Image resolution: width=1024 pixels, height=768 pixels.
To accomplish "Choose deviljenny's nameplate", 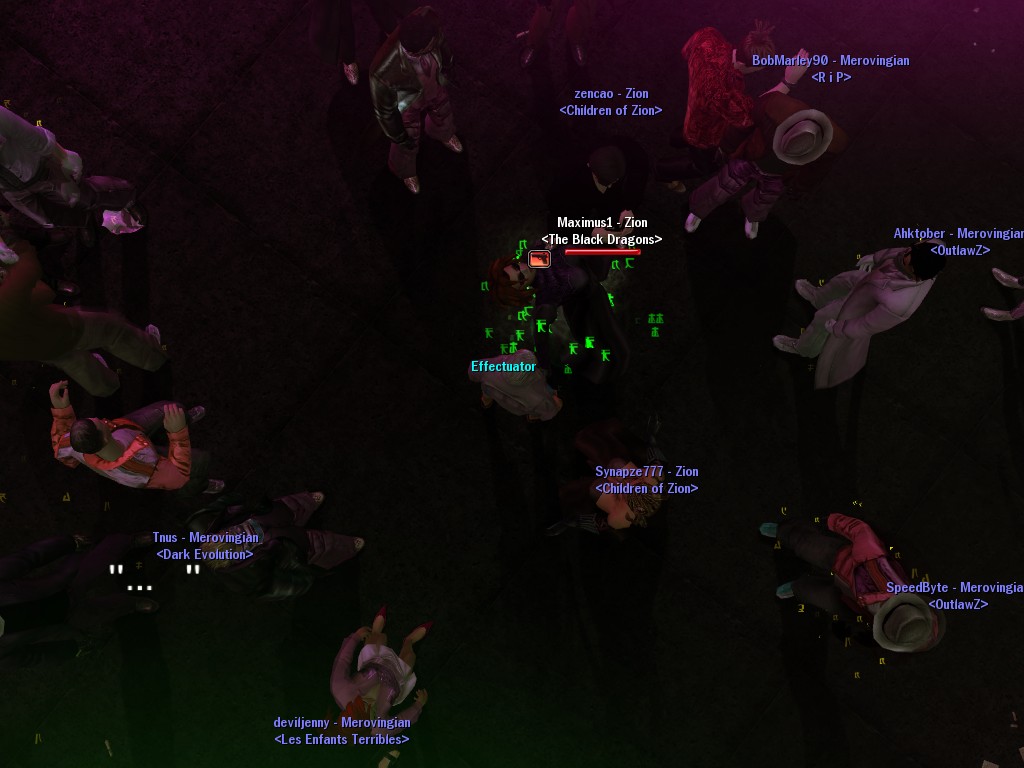I will coord(342,722).
